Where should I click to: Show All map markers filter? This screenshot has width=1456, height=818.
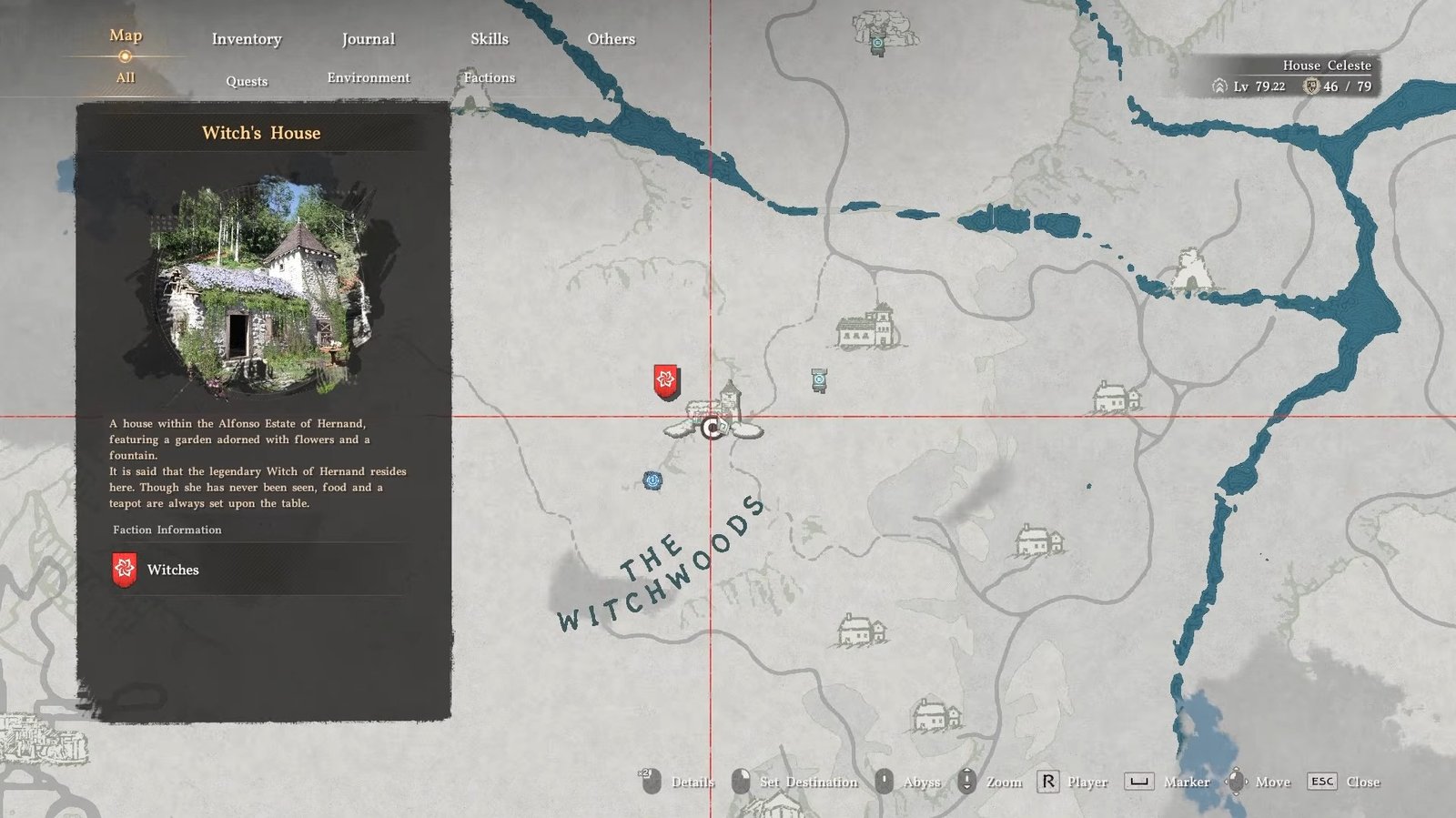pos(126,78)
